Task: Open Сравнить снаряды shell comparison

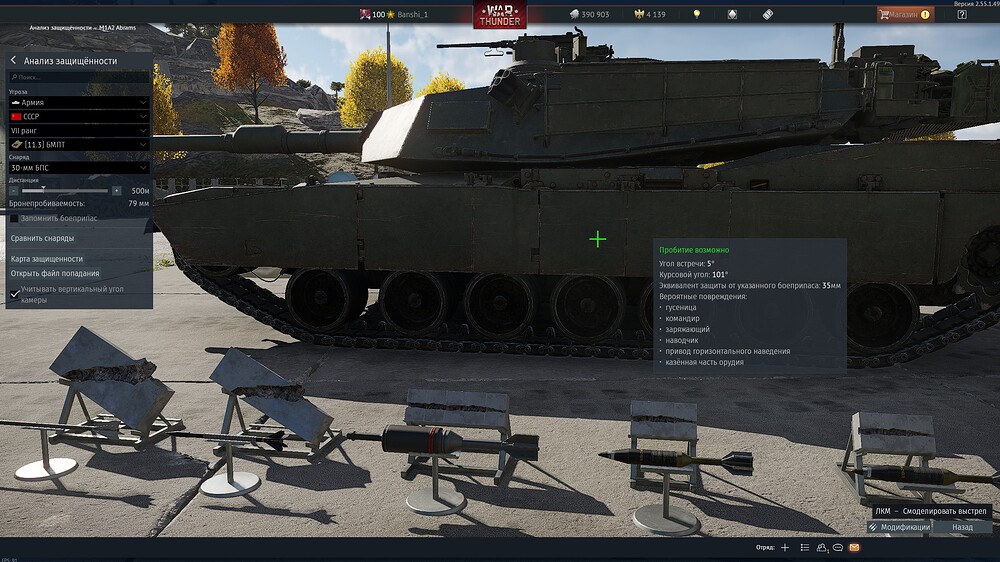Action: 42,238
